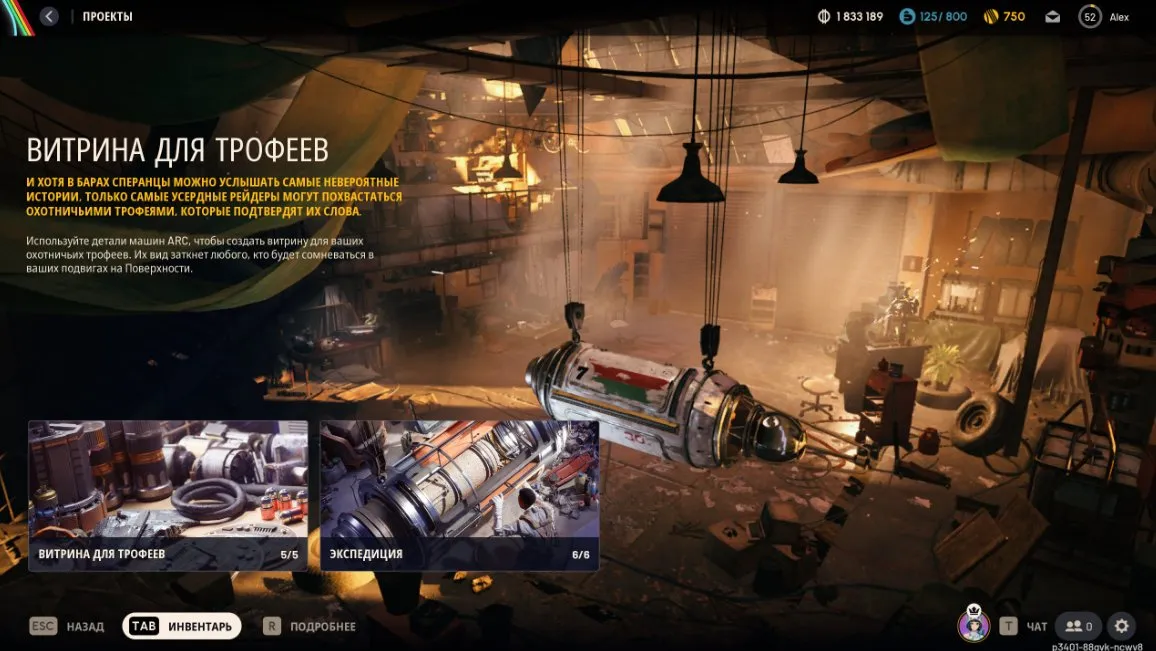Open the Витрина для трофеев project card
The image size is (1156, 651).
(x=168, y=495)
